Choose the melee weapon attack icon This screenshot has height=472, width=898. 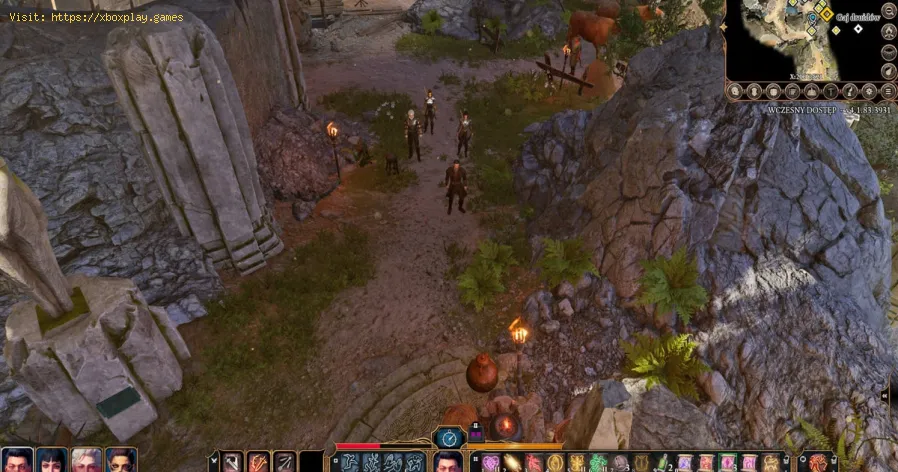[231, 462]
